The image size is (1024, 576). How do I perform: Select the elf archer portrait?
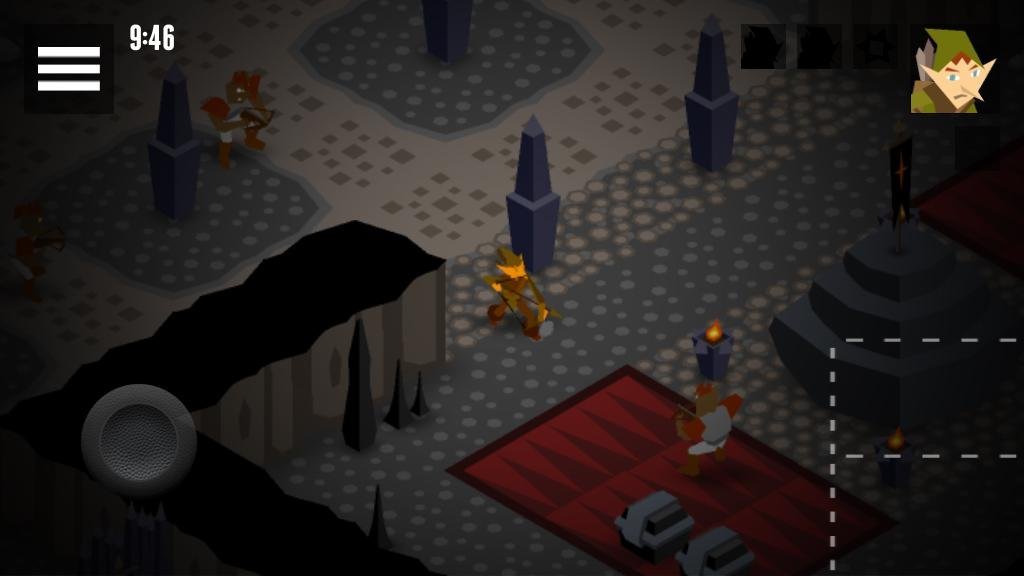(954, 69)
